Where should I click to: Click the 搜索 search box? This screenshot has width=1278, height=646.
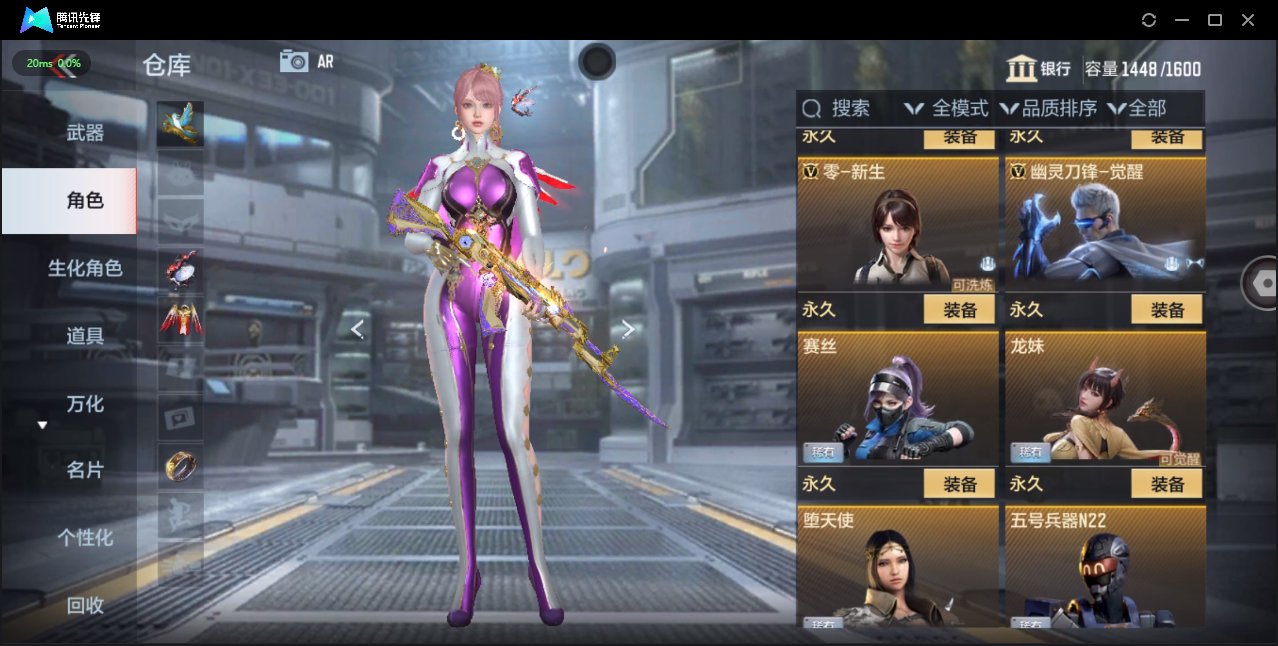[838, 108]
